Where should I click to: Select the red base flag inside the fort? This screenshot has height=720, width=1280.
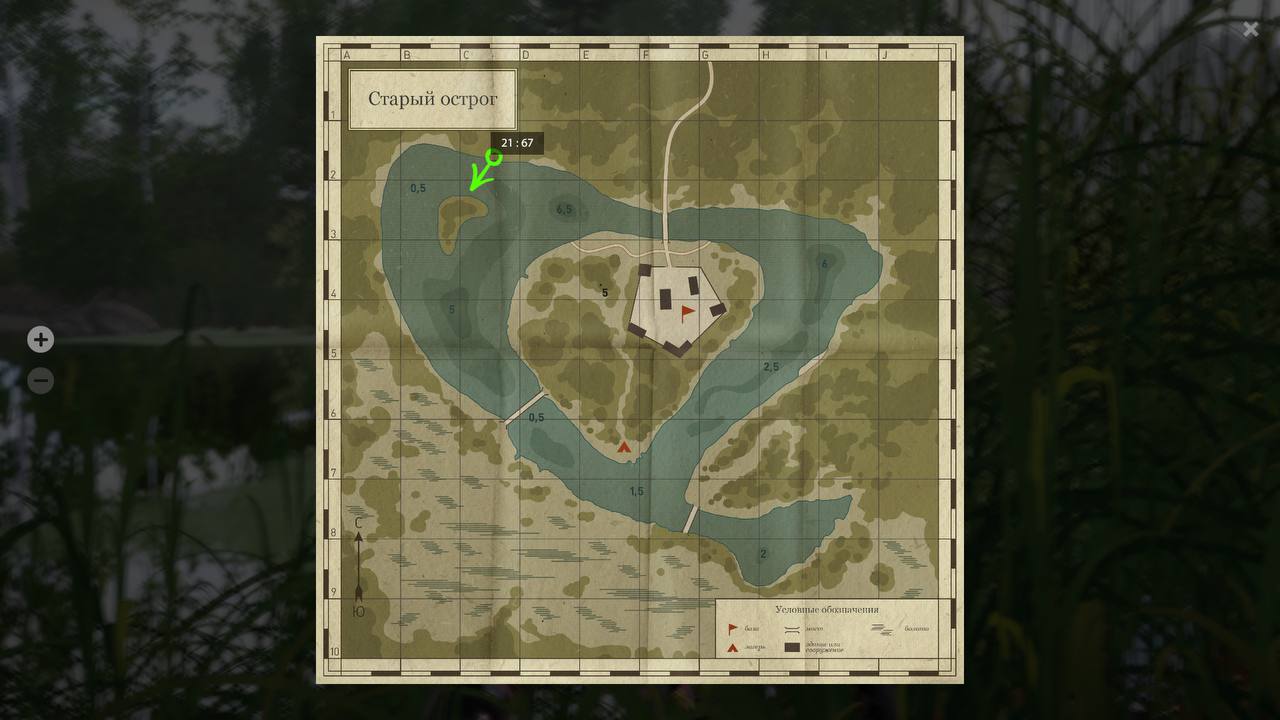(x=686, y=310)
